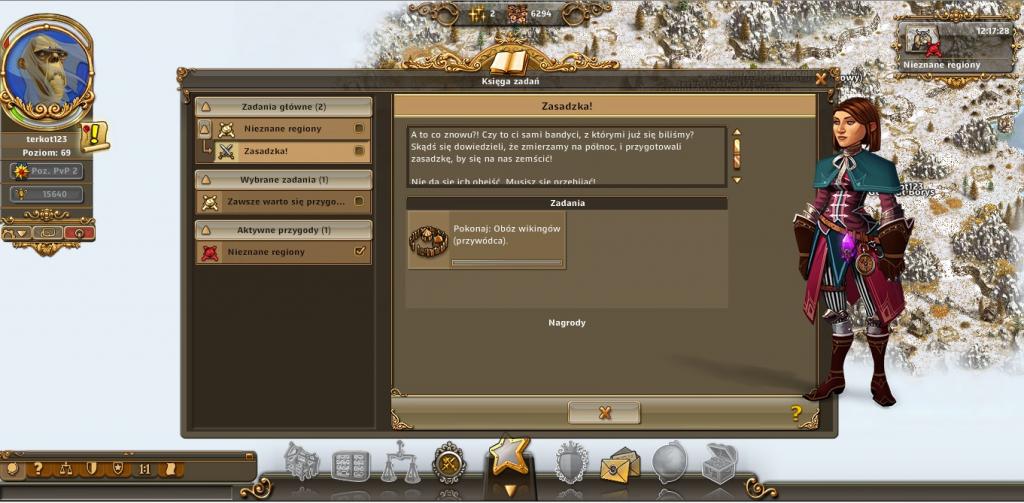Toggle the checkbox beside the Zasadzka! quest
Image resolution: width=1024 pixels, height=503 pixels.
(x=360, y=152)
